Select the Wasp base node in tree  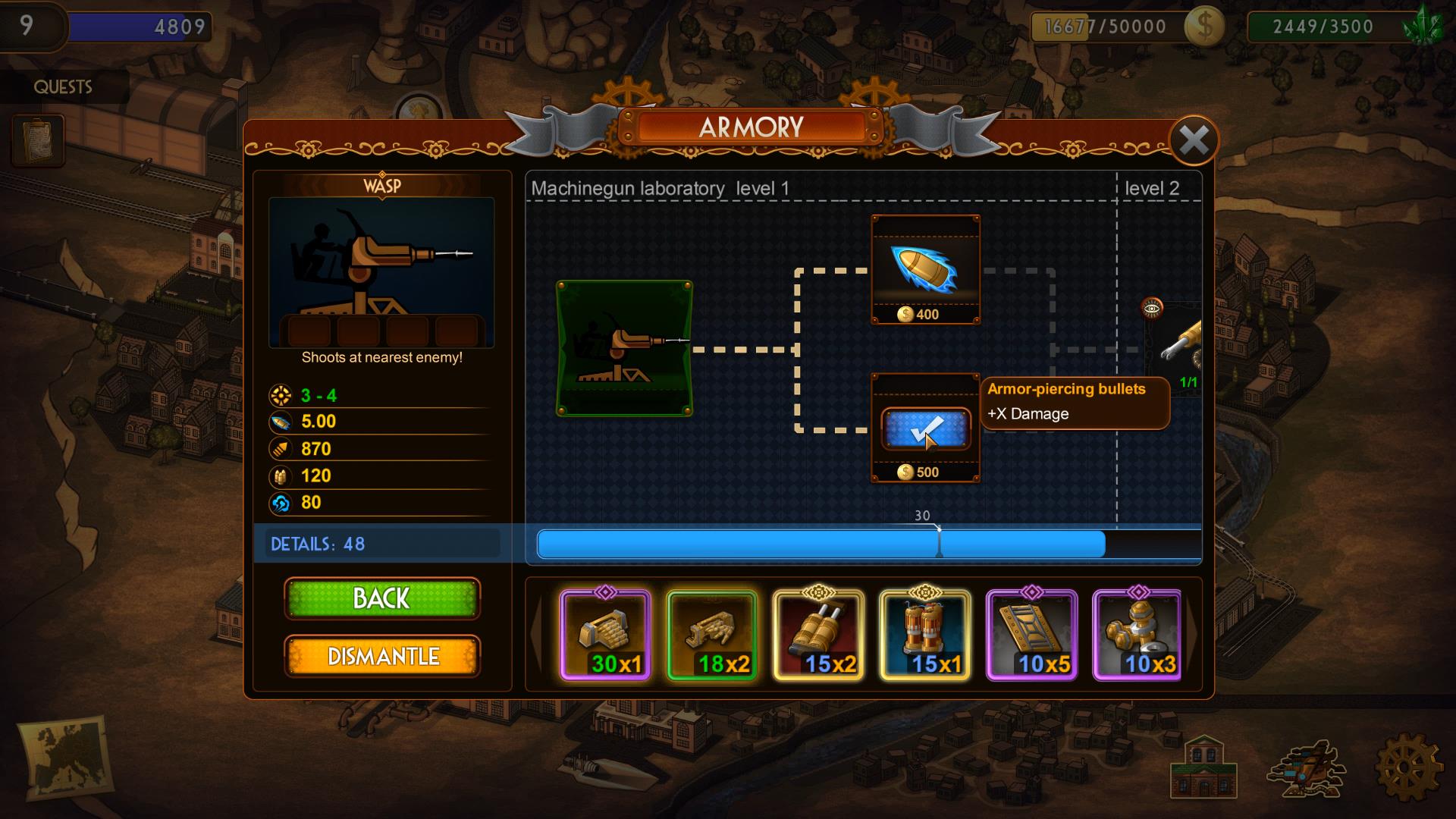[624, 349]
